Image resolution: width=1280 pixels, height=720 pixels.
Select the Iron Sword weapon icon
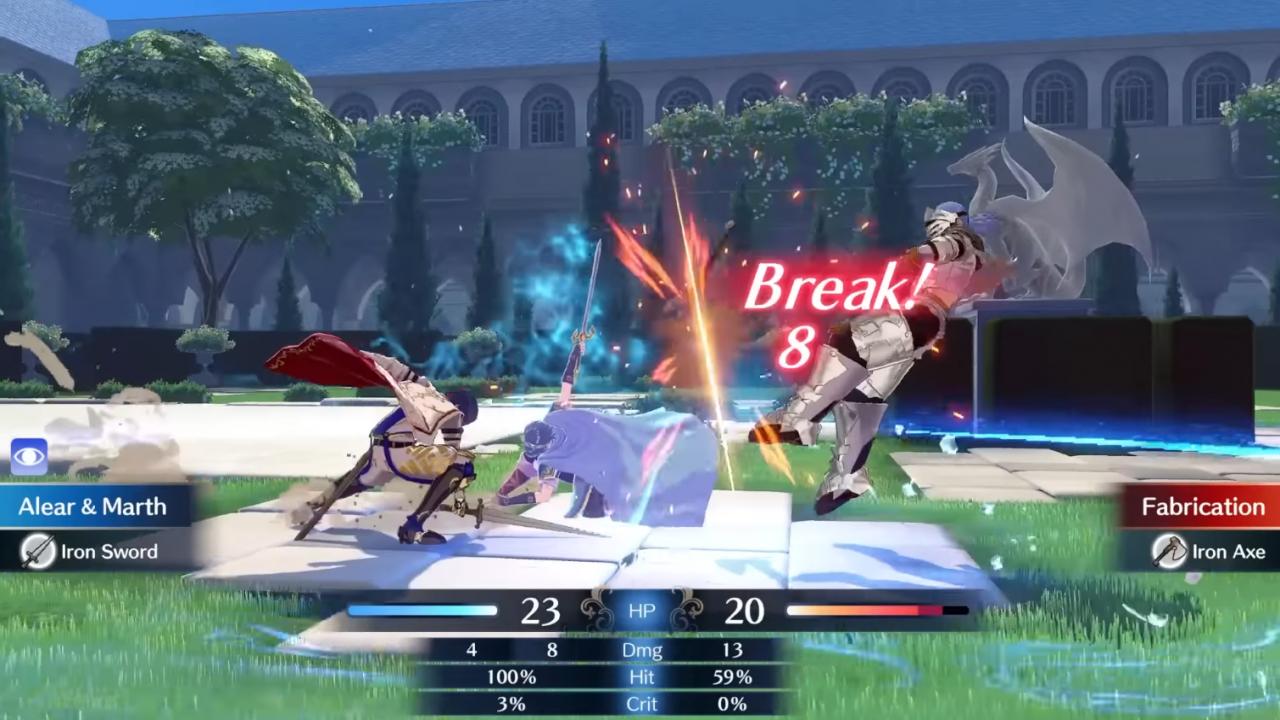pos(38,552)
